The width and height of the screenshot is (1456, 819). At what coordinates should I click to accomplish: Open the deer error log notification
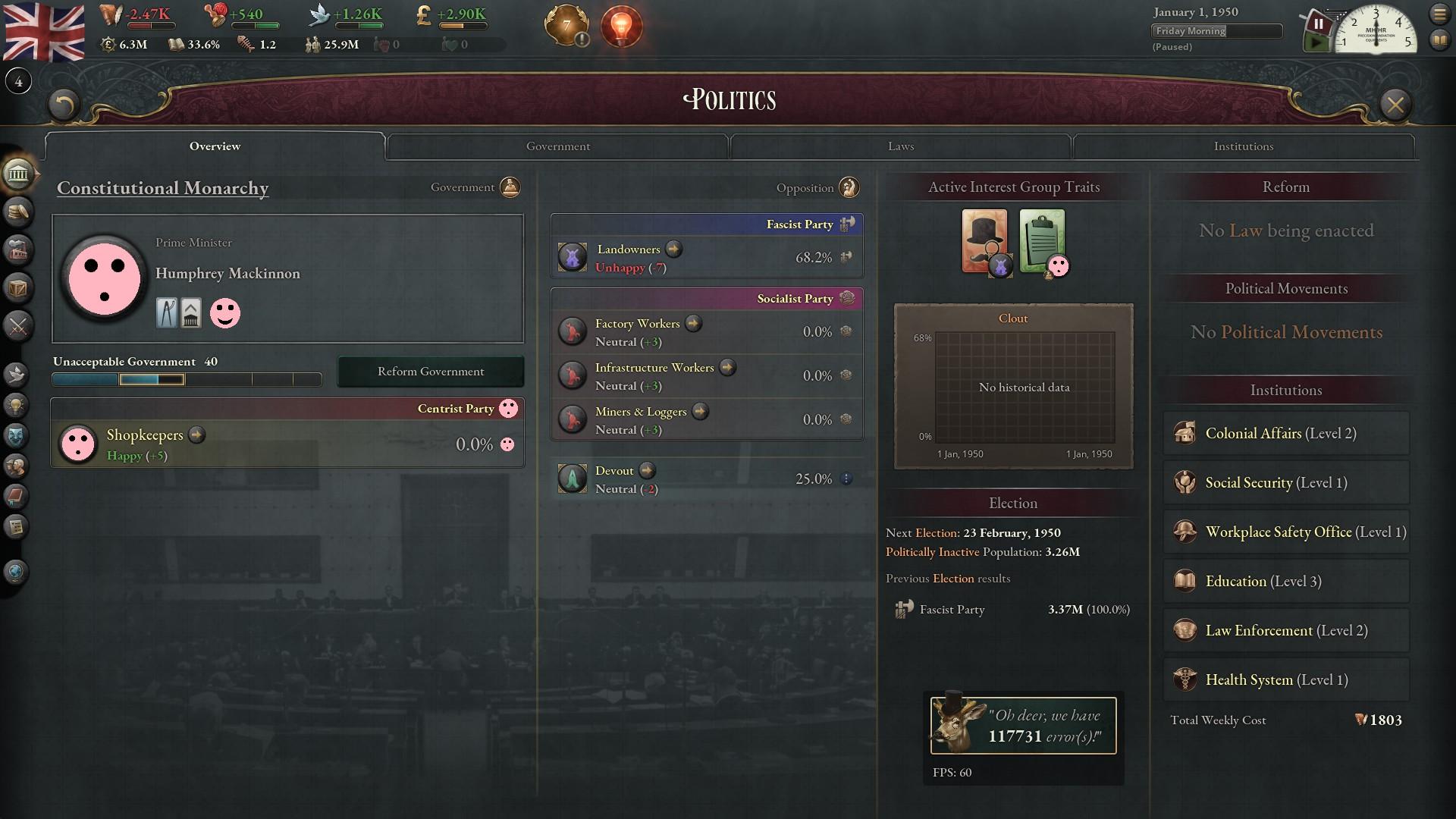[1023, 726]
